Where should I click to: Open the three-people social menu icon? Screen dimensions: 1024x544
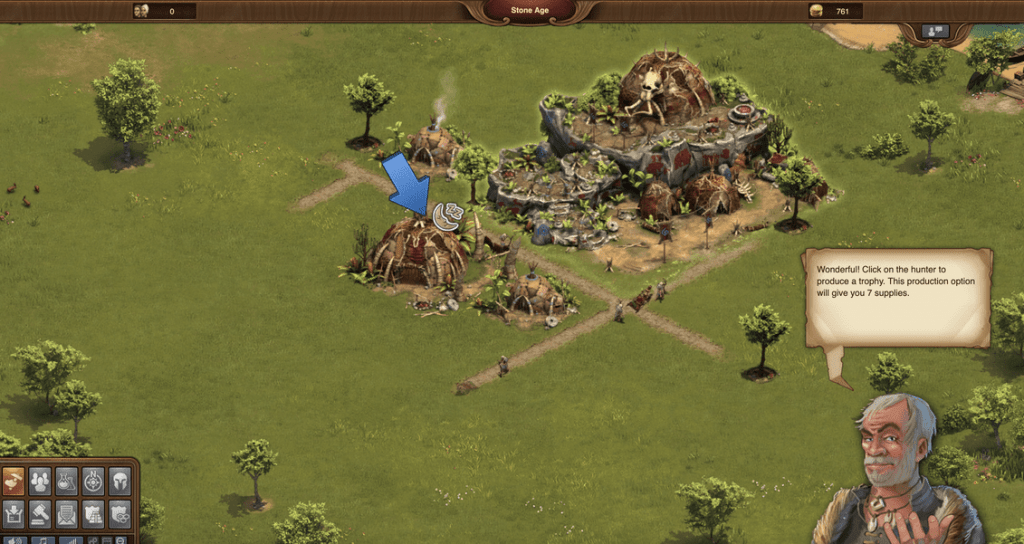[x=40, y=481]
